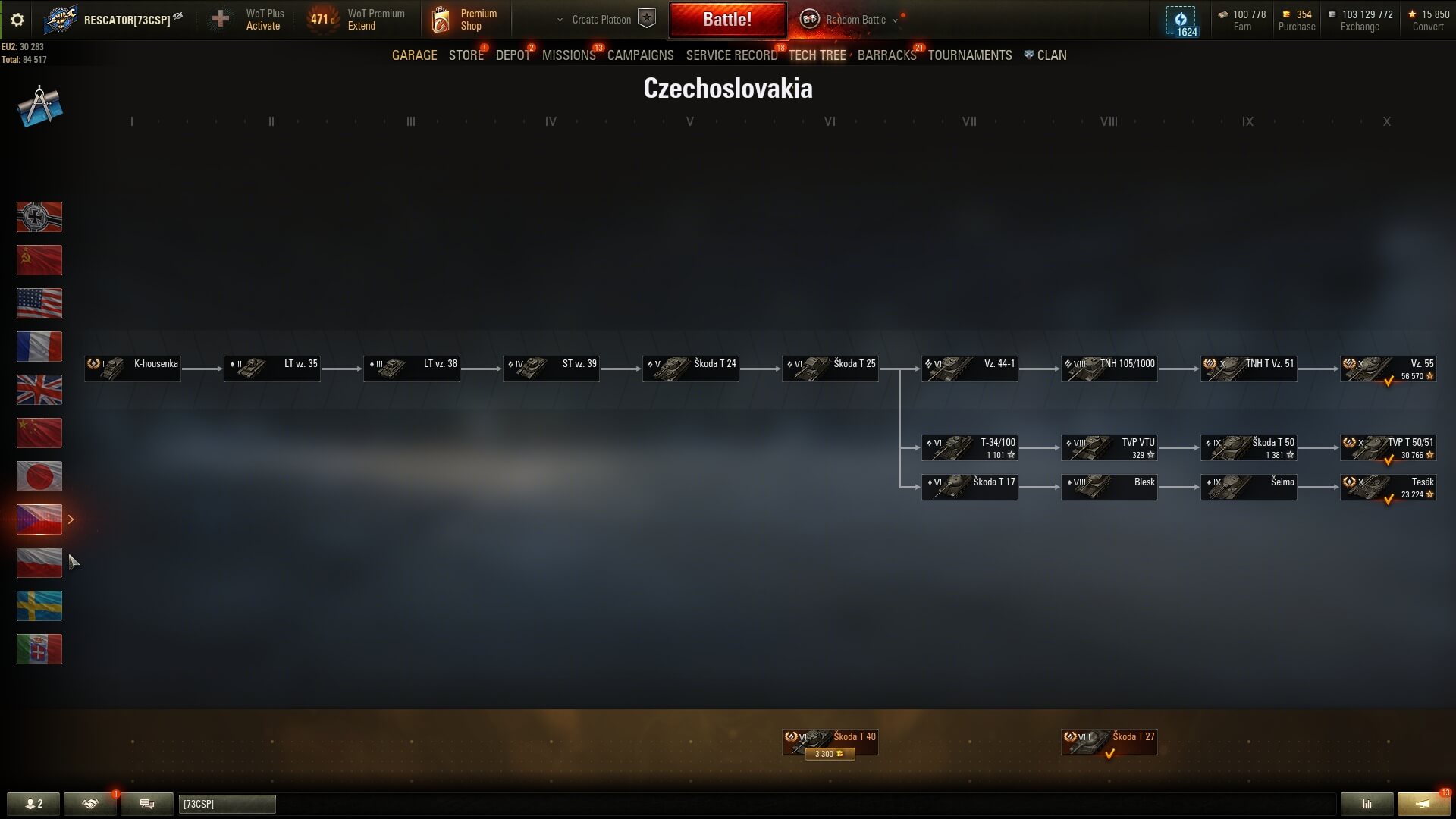Screen dimensions: 1456x819
Task: Open the Random Battle mode dropdown
Action: [x=855, y=20]
